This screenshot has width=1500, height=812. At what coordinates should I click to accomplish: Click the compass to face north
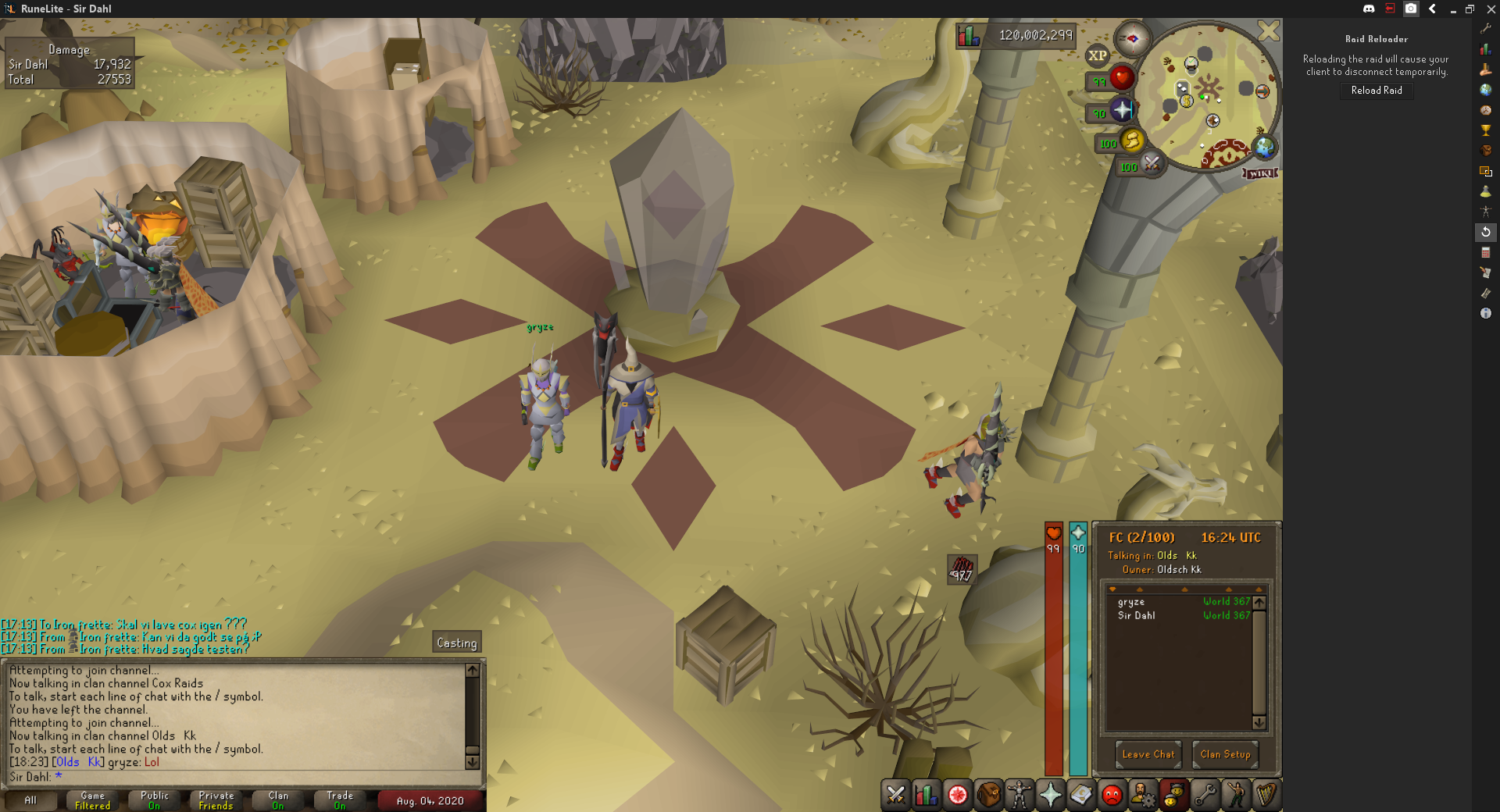pos(1131,38)
